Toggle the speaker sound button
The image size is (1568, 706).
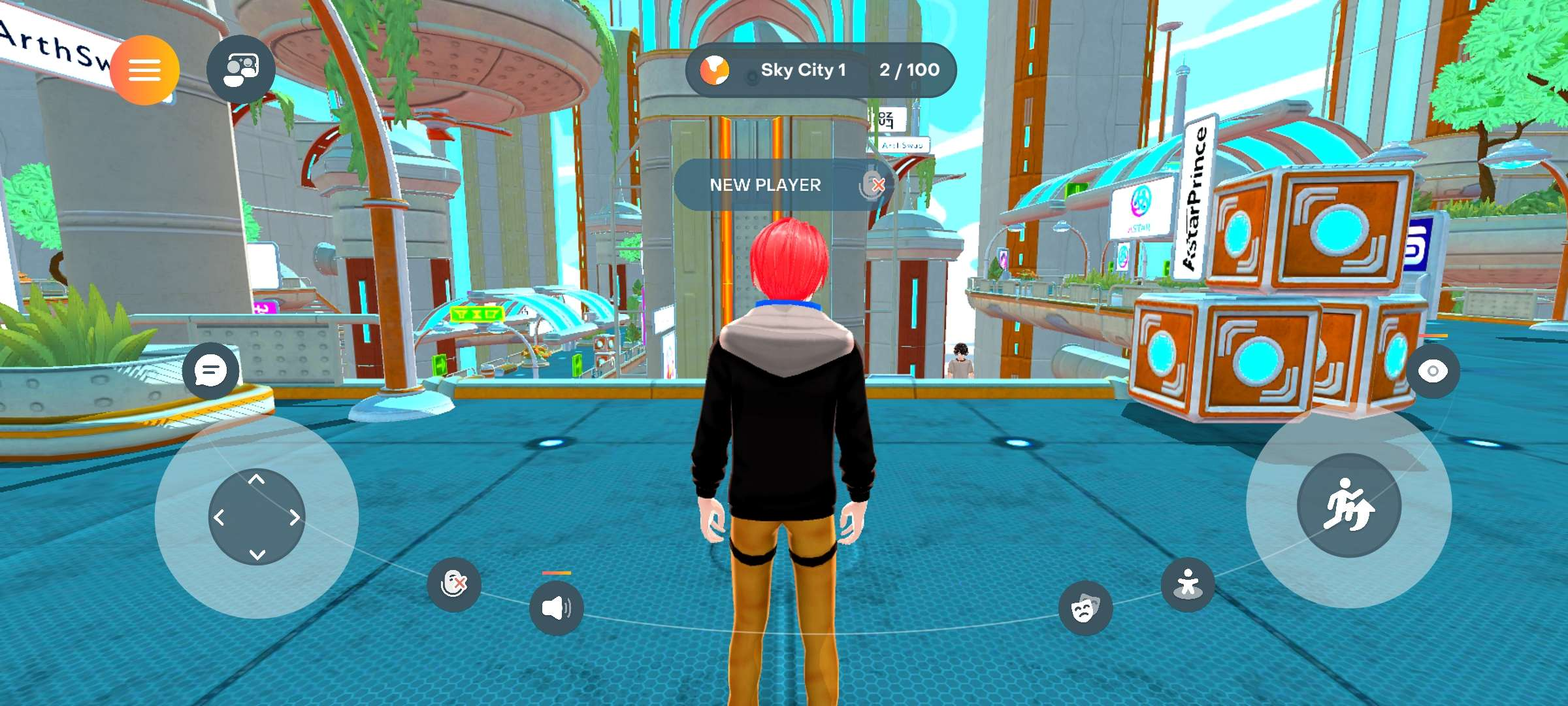(556, 608)
